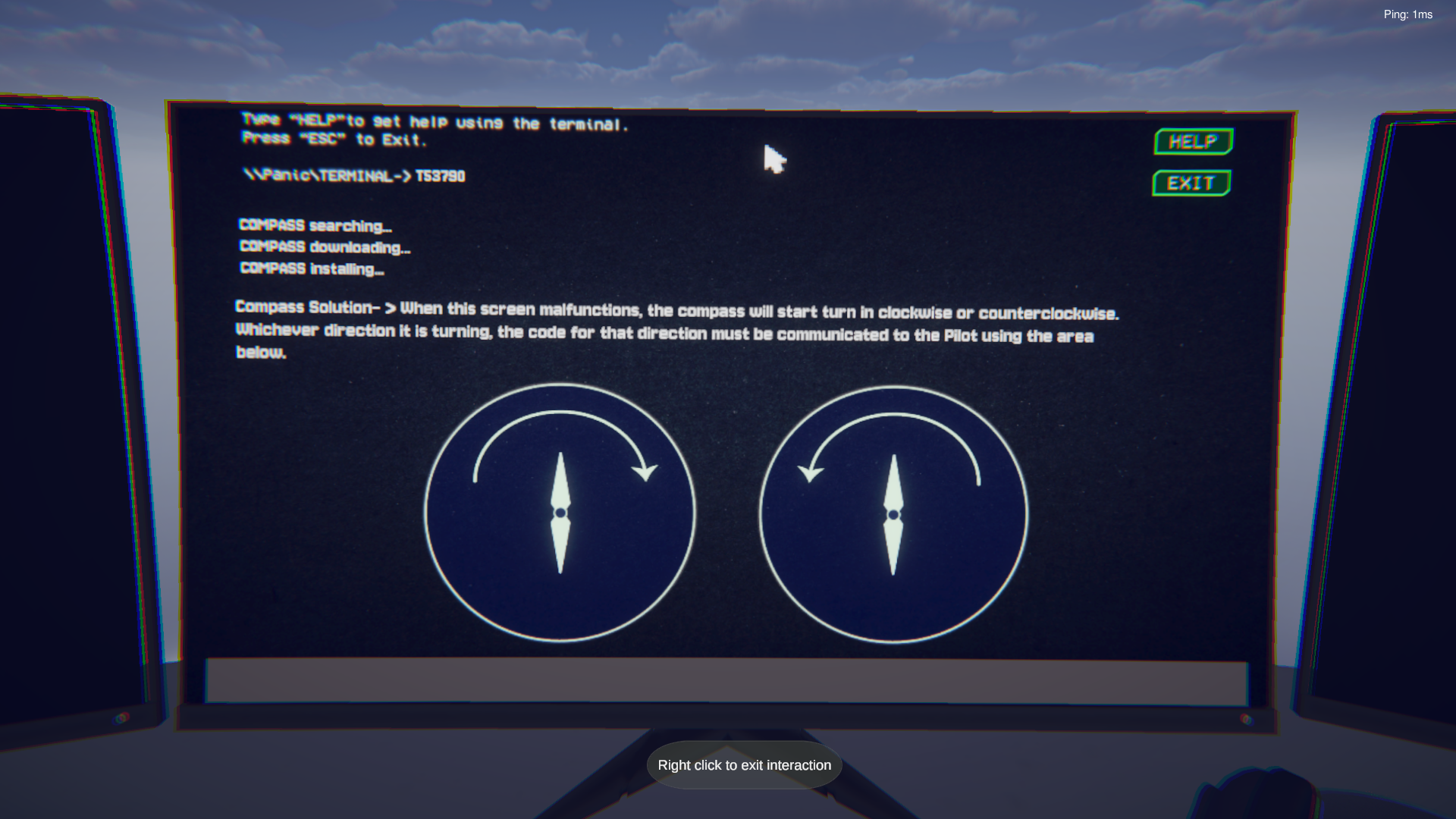The height and width of the screenshot is (819, 1456).
Task: Click the center pivot of the left compass
Action: pyautogui.click(x=560, y=513)
